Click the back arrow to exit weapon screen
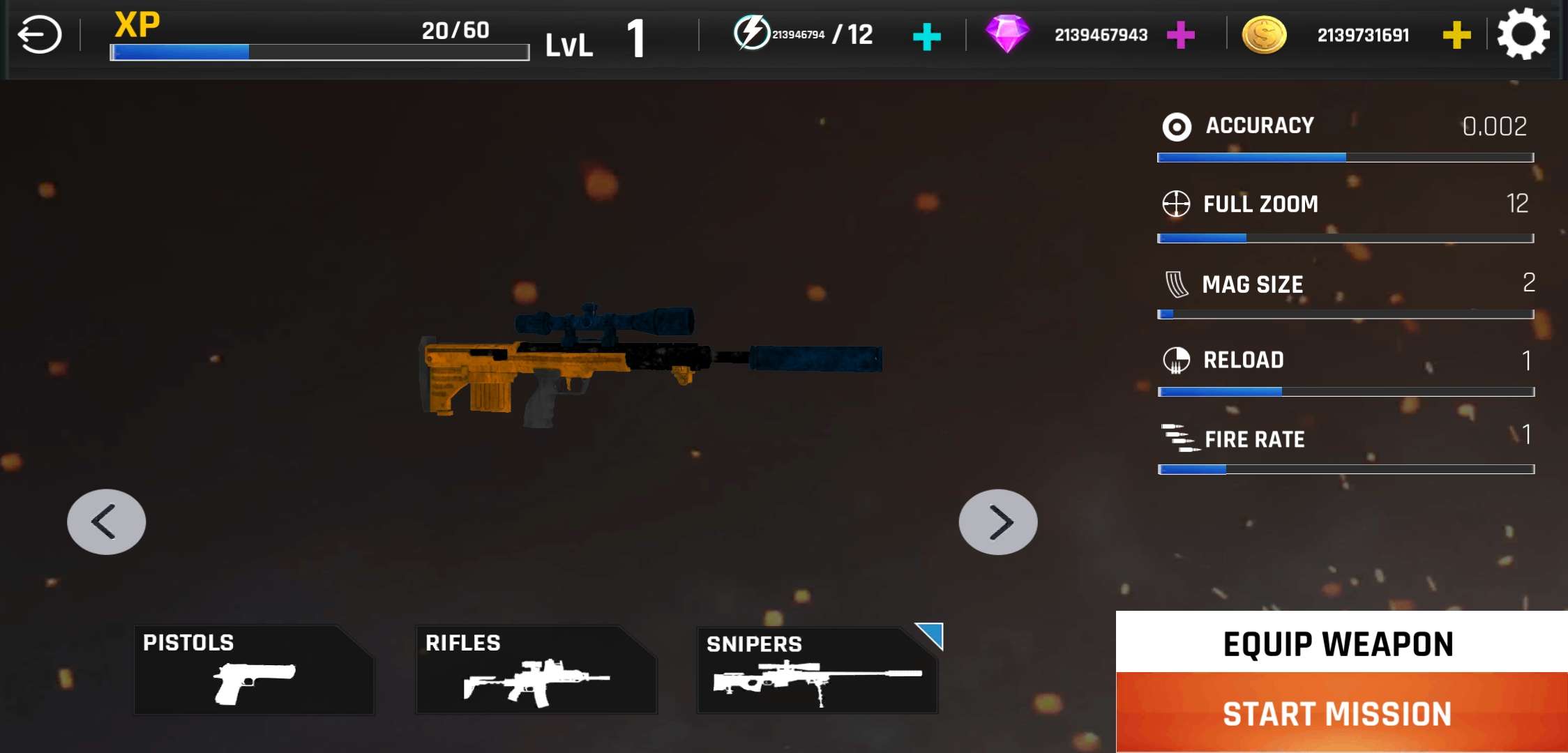Screen dimensions: 1568x753 [40, 33]
